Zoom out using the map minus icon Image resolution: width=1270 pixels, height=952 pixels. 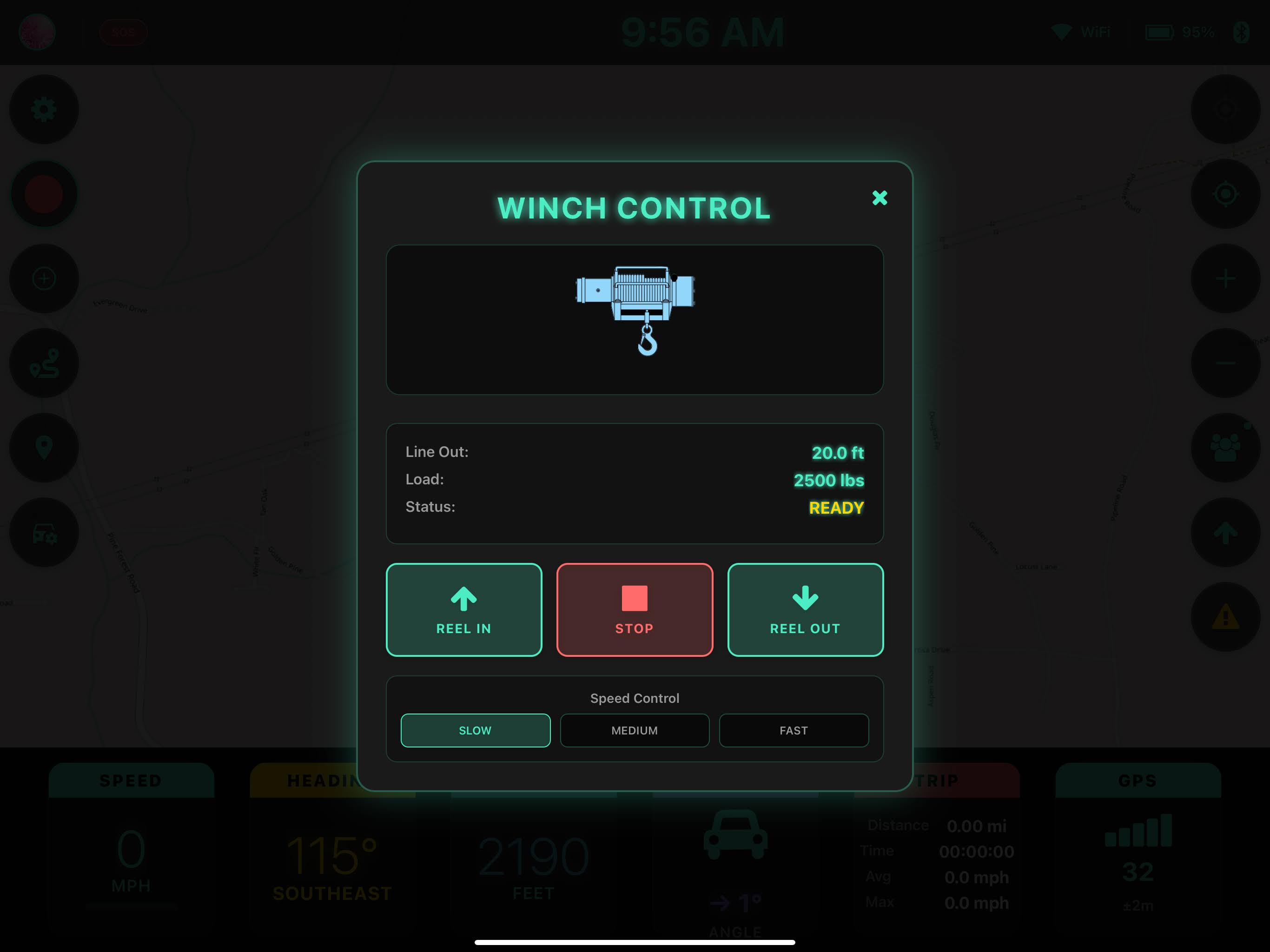(1226, 364)
